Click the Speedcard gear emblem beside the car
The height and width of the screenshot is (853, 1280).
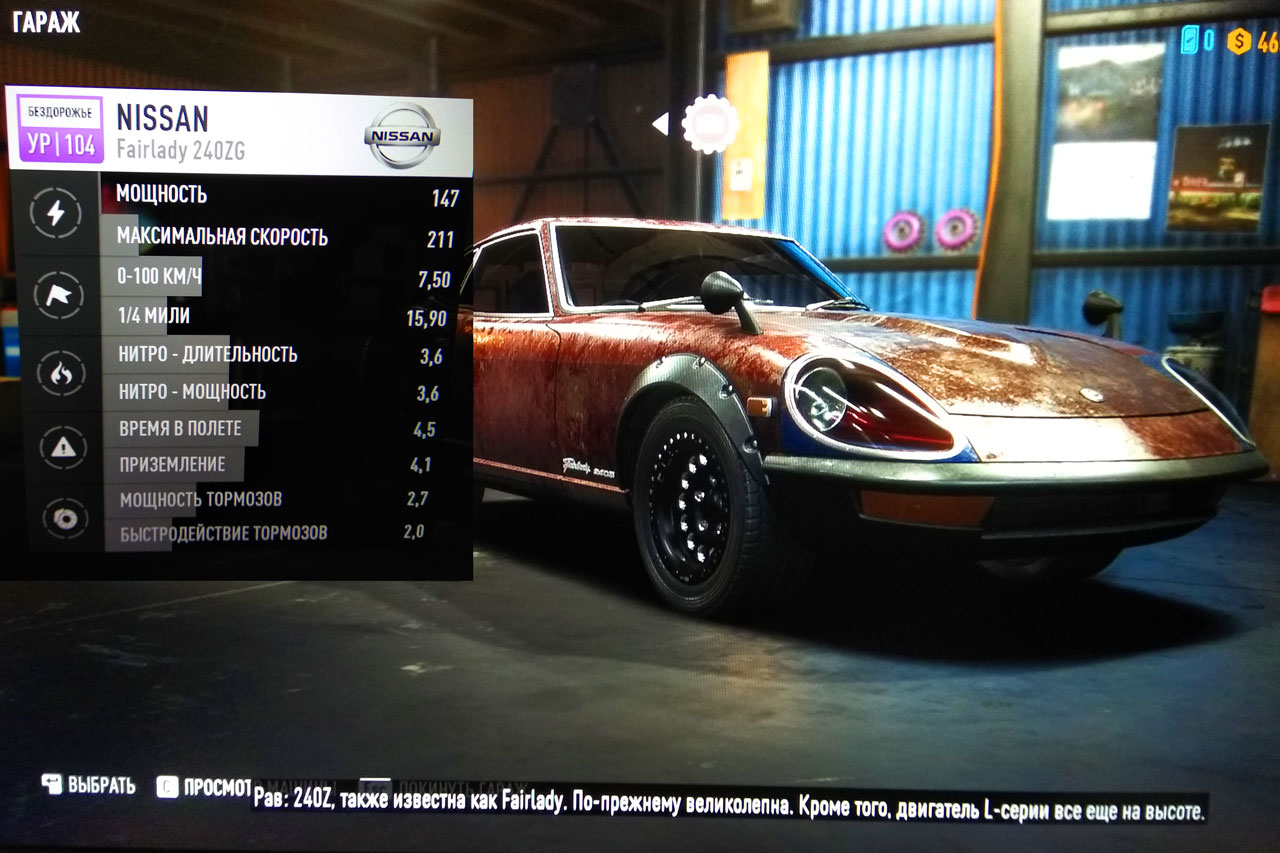pyautogui.click(x=712, y=122)
